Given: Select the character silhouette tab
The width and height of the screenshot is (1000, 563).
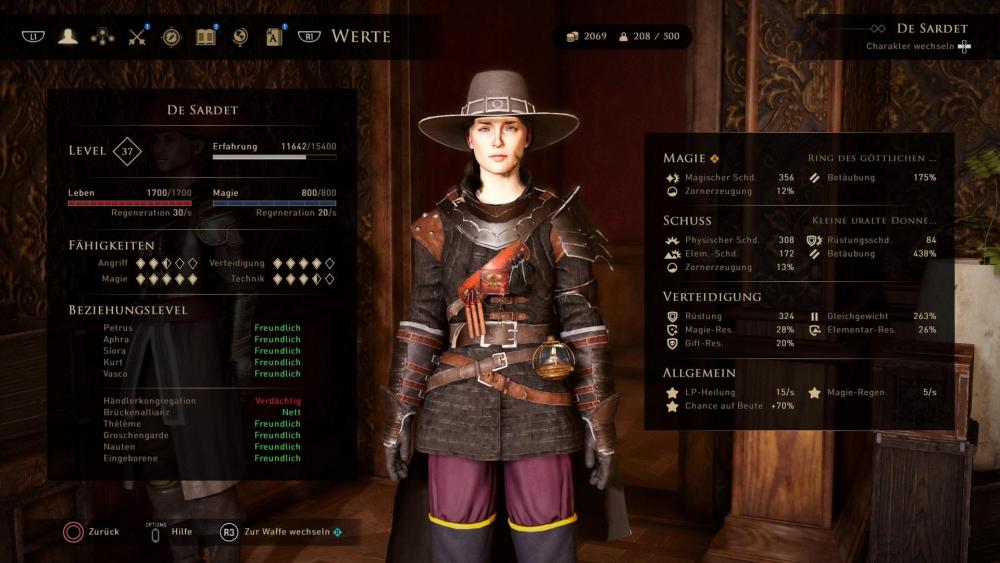Looking at the screenshot, I should pos(68,37).
